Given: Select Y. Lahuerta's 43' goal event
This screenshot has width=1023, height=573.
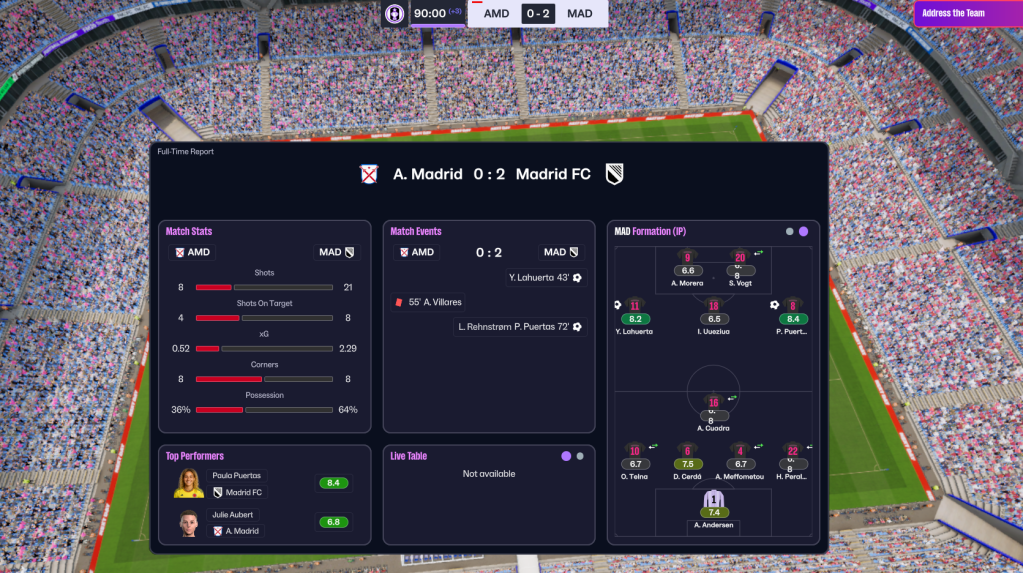Looking at the screenshot, I should (544, 277).
